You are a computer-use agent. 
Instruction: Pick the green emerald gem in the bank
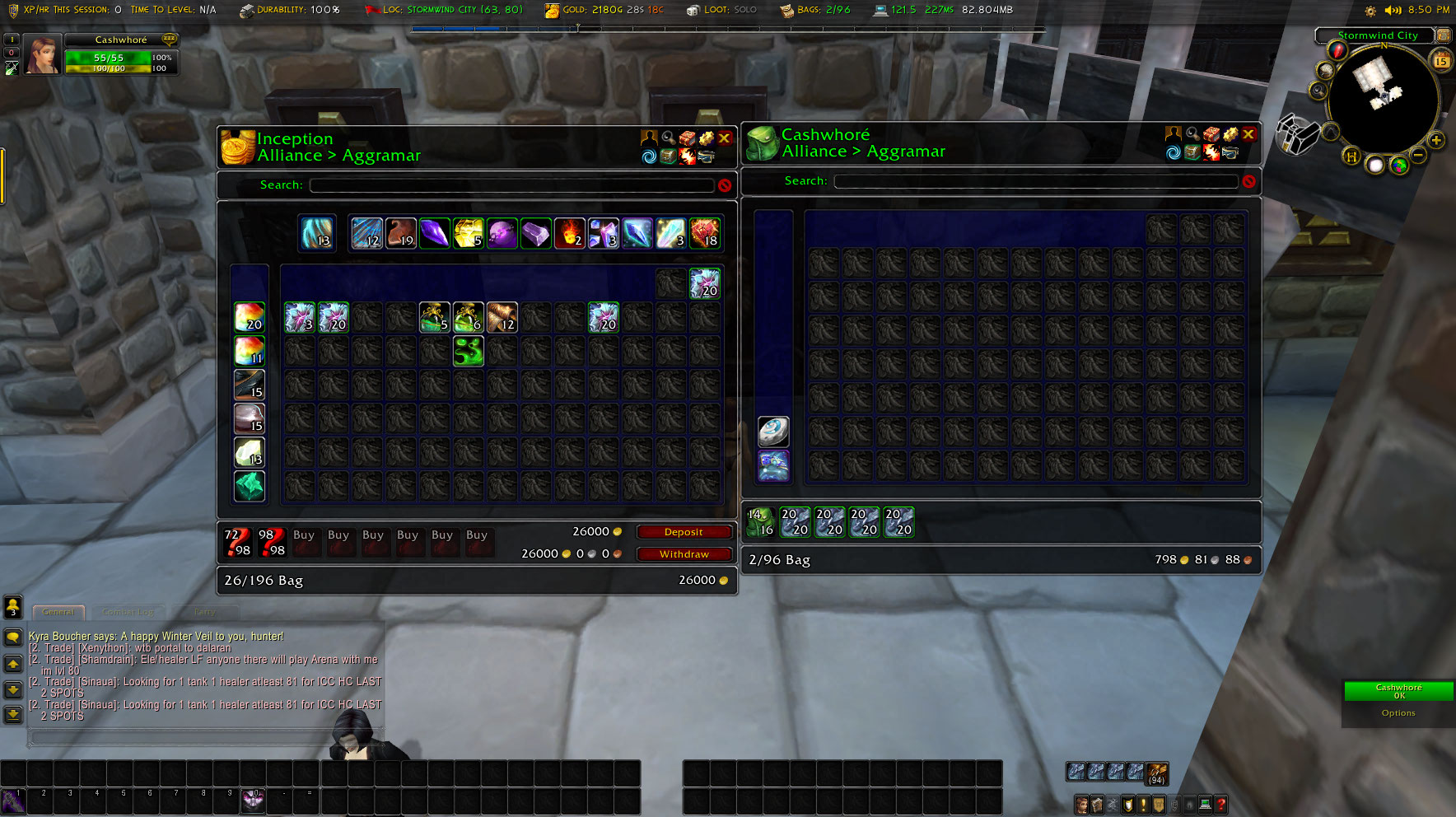250,486
